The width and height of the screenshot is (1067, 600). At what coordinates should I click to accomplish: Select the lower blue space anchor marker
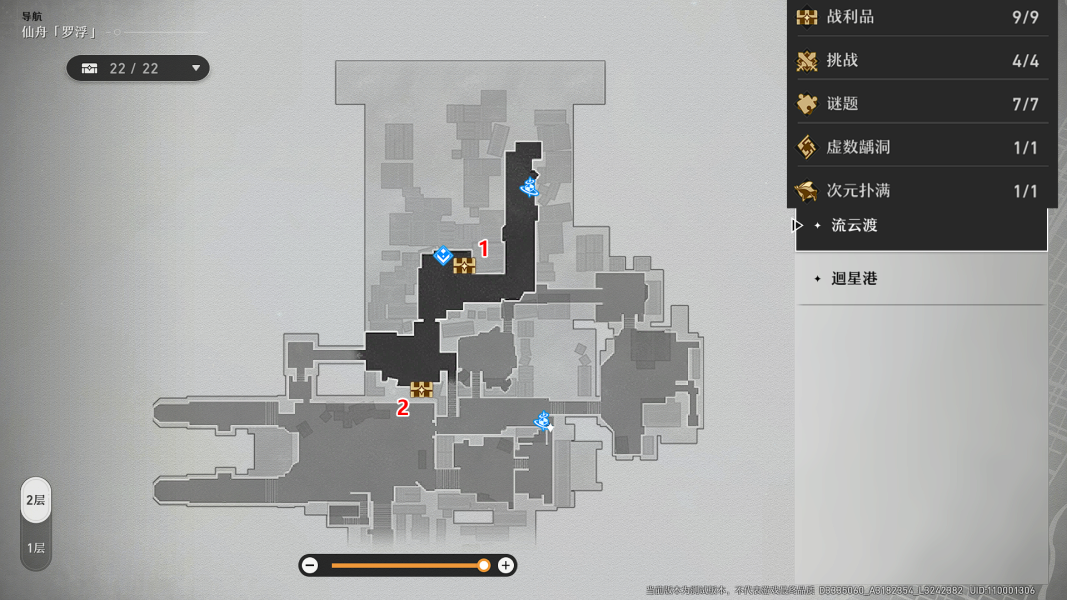point(543,421)
